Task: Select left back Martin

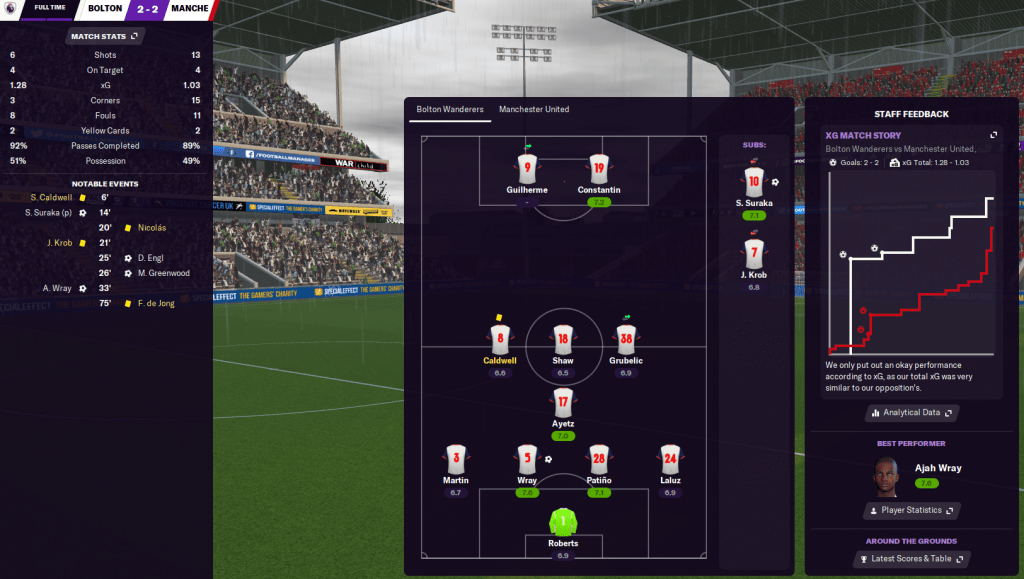Action: (456, 460)
